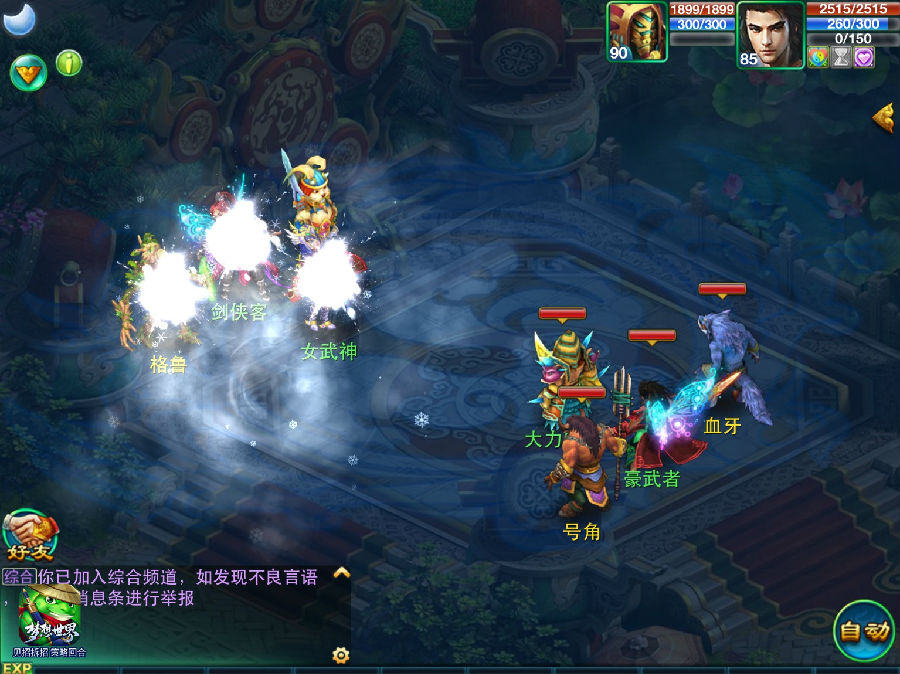Click the purple heart buff icon

(x=864, y=57)
